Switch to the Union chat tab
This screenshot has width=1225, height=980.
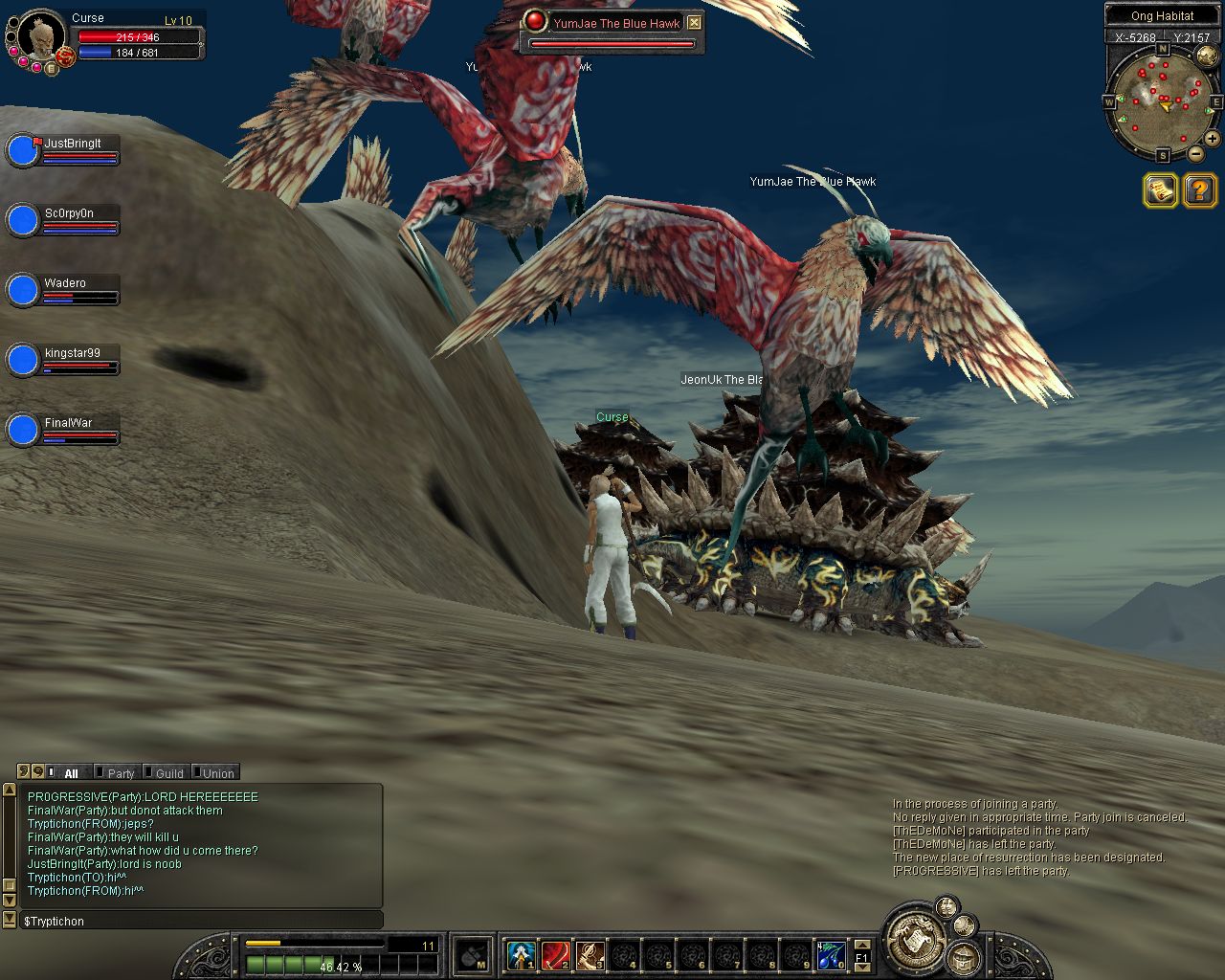(x=217, y=773)
